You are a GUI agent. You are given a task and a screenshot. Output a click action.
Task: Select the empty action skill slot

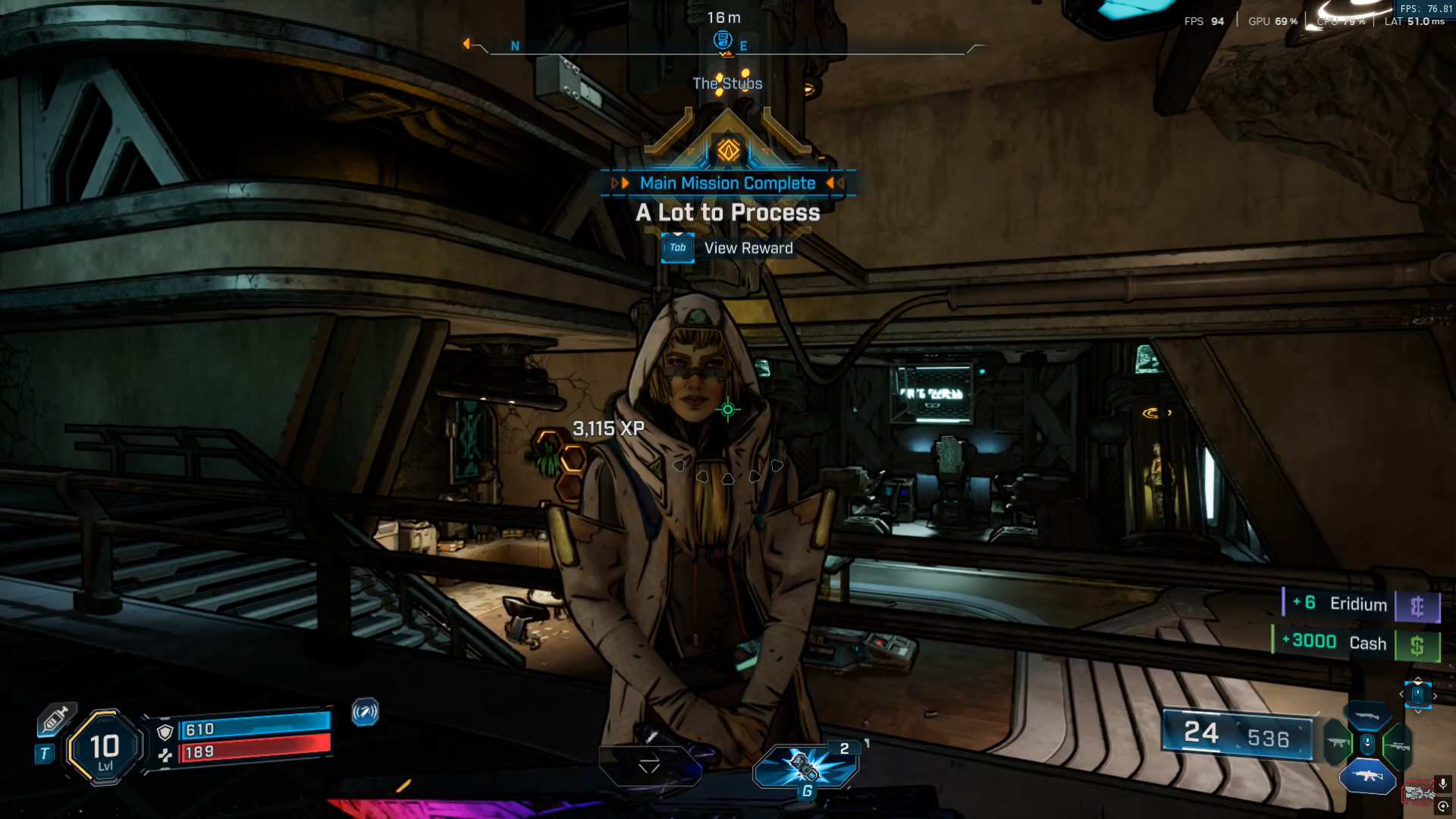[649, 765]
